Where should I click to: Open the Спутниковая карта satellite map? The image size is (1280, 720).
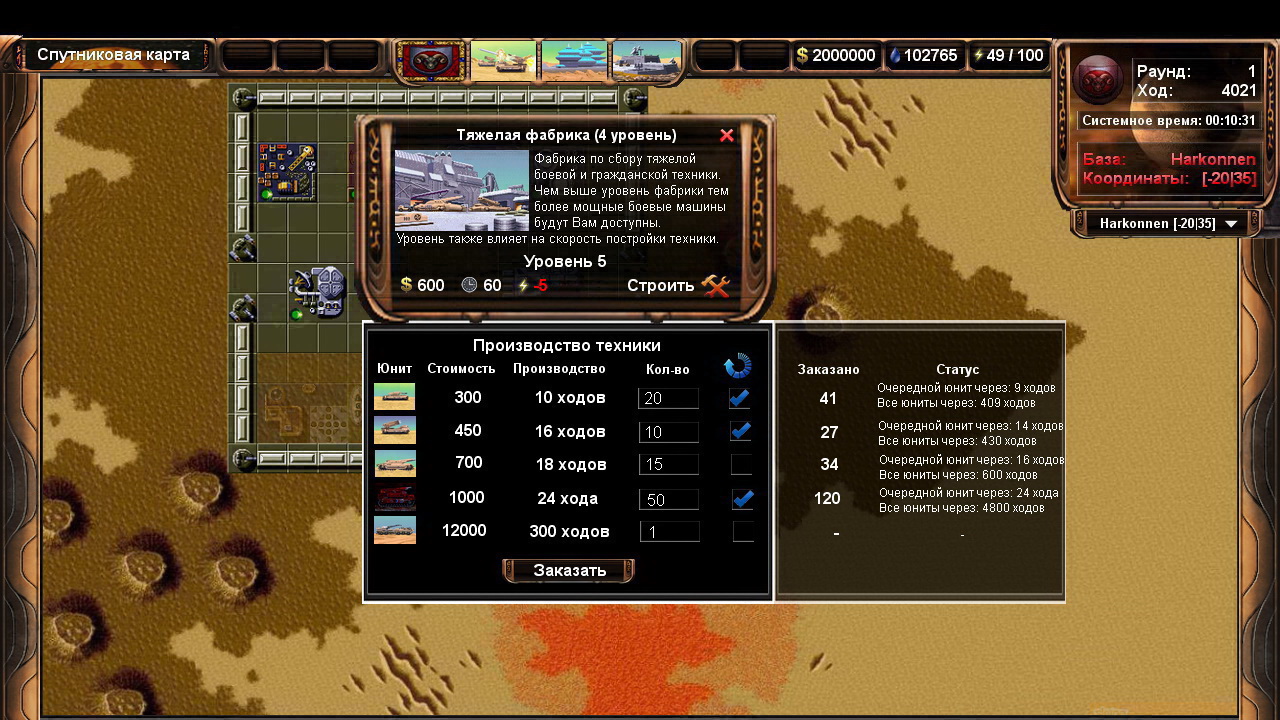113,55
